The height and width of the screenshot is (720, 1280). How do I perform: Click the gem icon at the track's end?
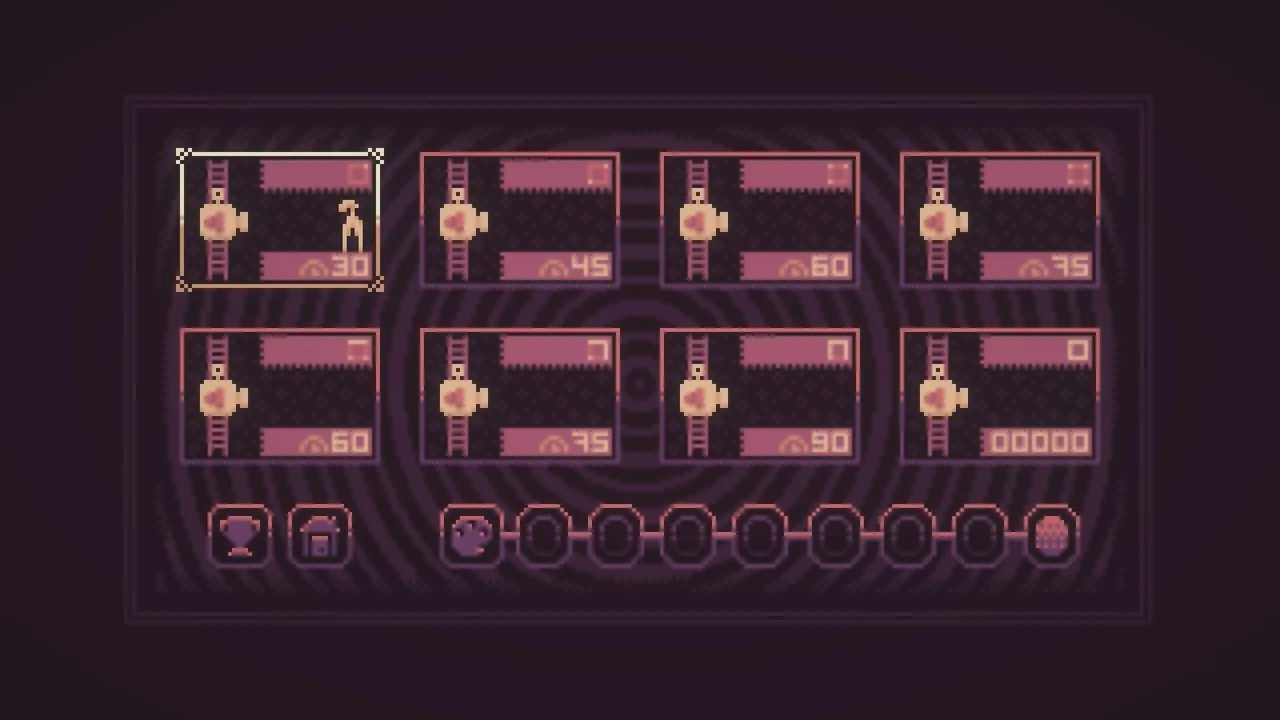click(x=1052, y=536)
